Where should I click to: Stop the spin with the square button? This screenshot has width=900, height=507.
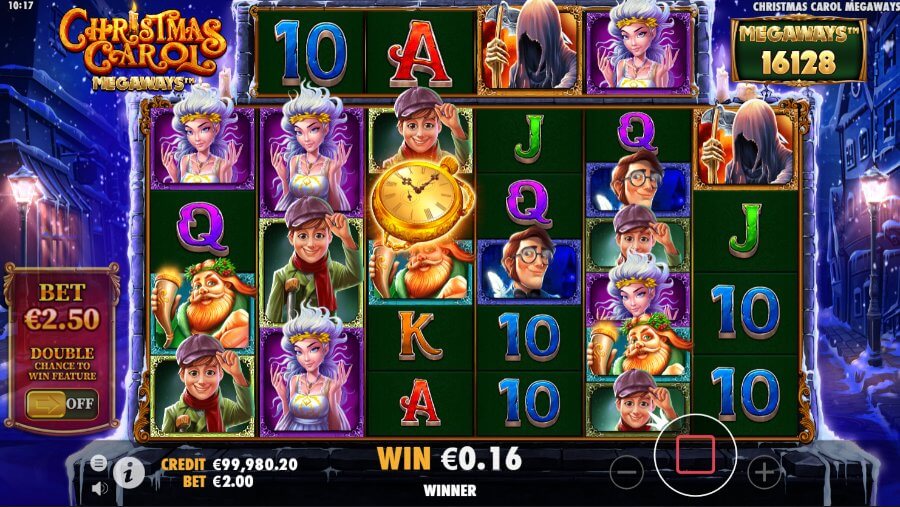(695, 455)
